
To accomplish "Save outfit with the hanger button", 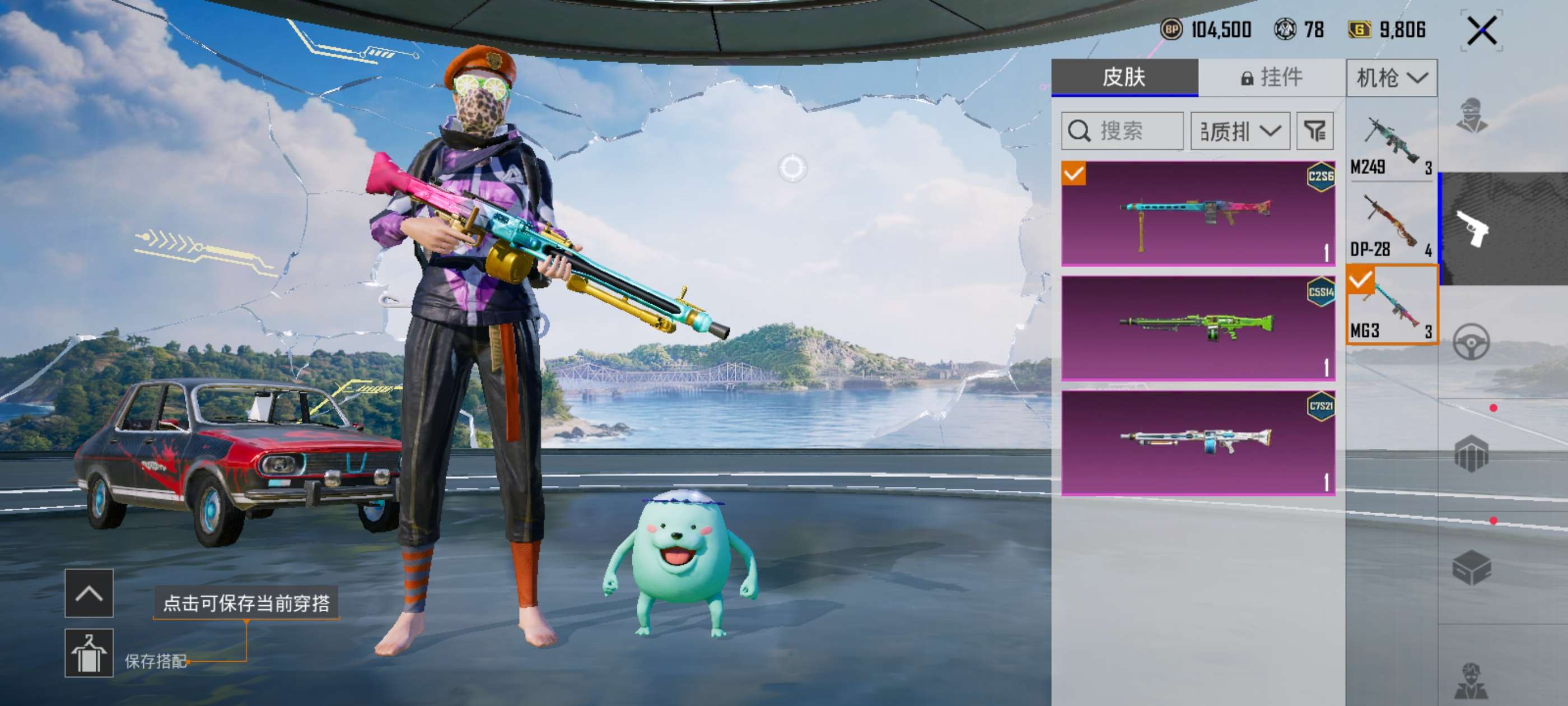I will coord(89,653).
